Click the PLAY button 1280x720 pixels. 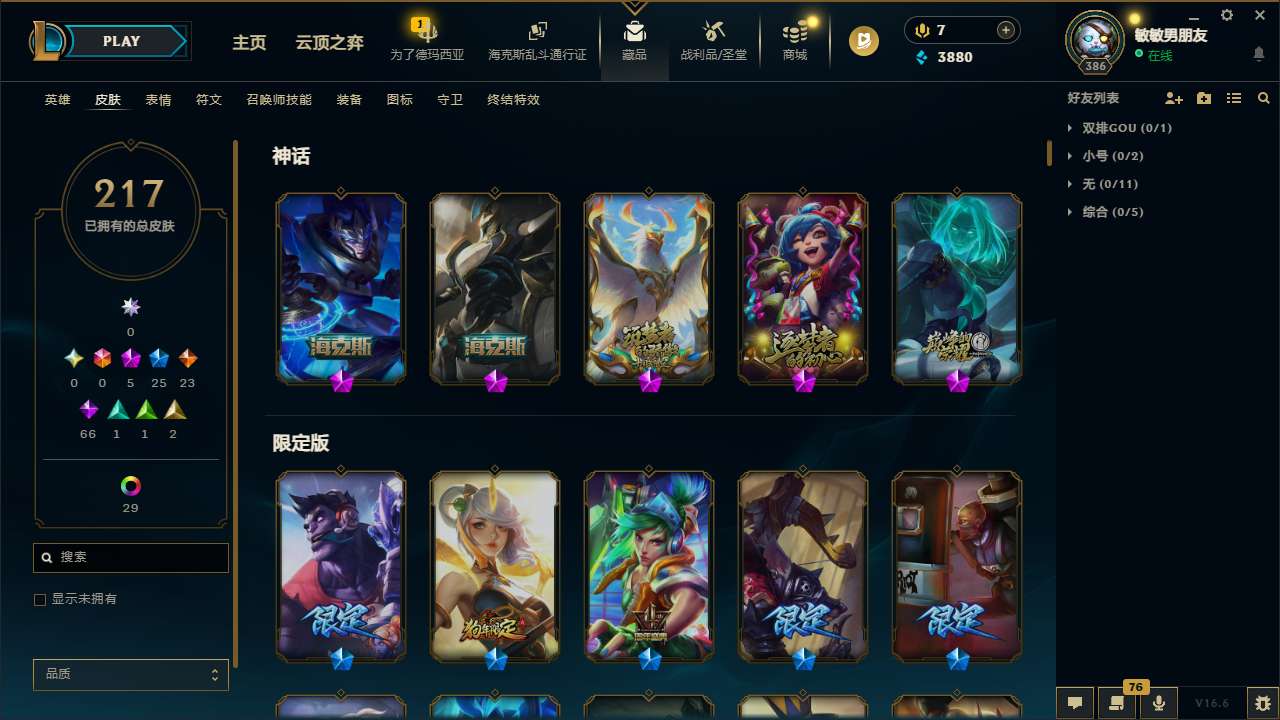click(x=121, y=41)
